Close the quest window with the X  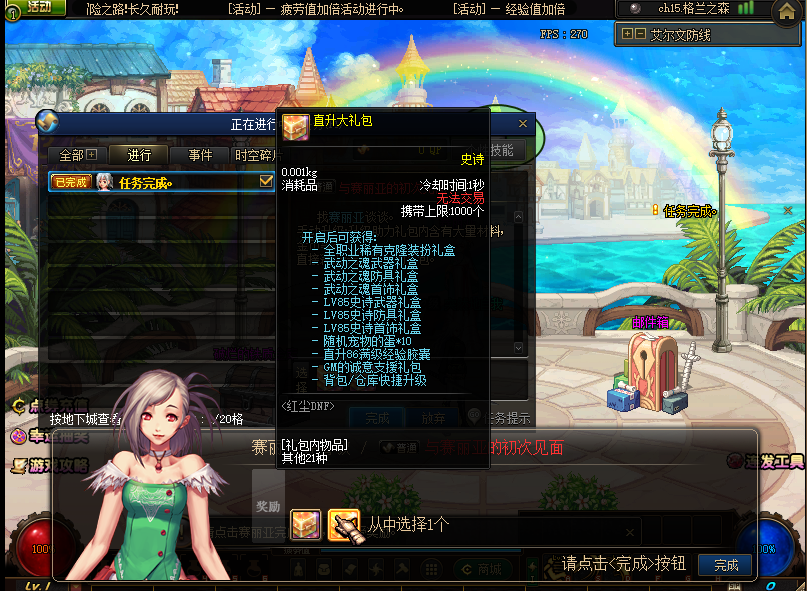pyautogui.click(x=522, y=124)
